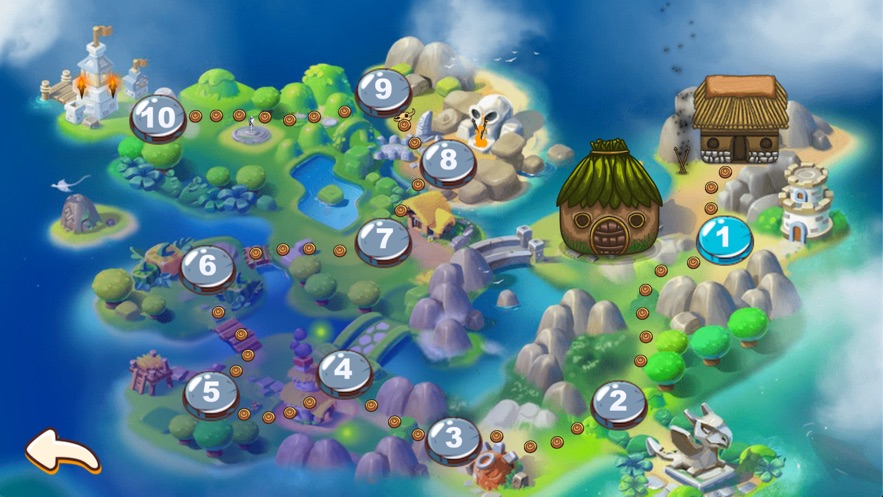Go back with the arrow button
883x497 pixels.
coord(62,451)
